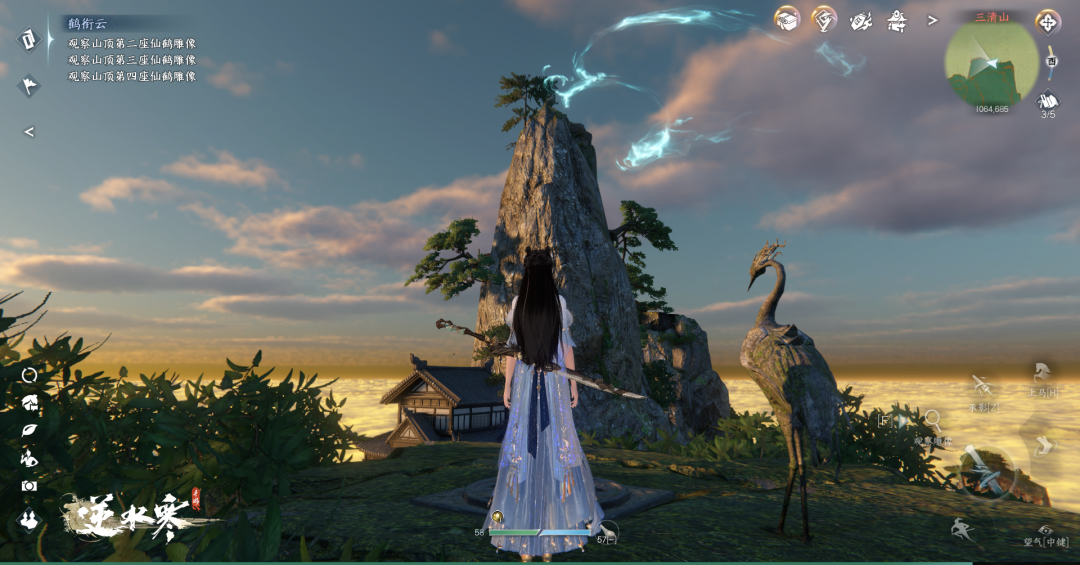The height and width of the screenshot is (565, 1080).
Task: Open the gift box icon in top bar
Action: tap(787, 19)
